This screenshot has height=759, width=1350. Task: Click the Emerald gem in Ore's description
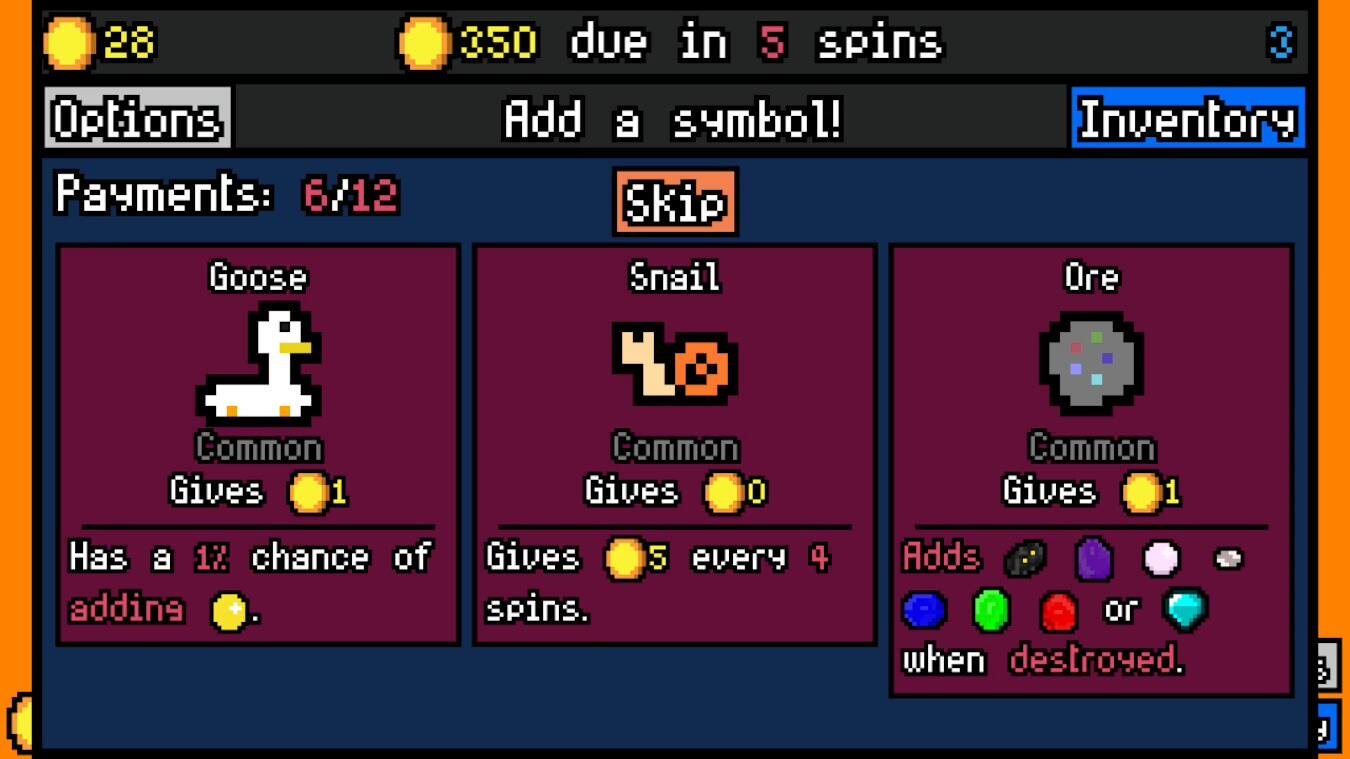tap(993, 610)
